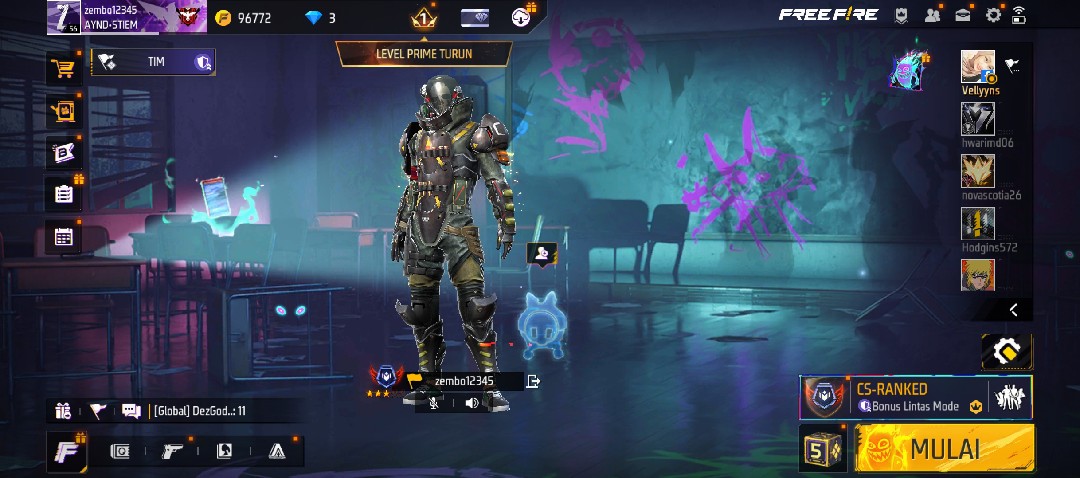1080x478 pixels.
Task: Open the number 5 dice box
Action: 822,449
